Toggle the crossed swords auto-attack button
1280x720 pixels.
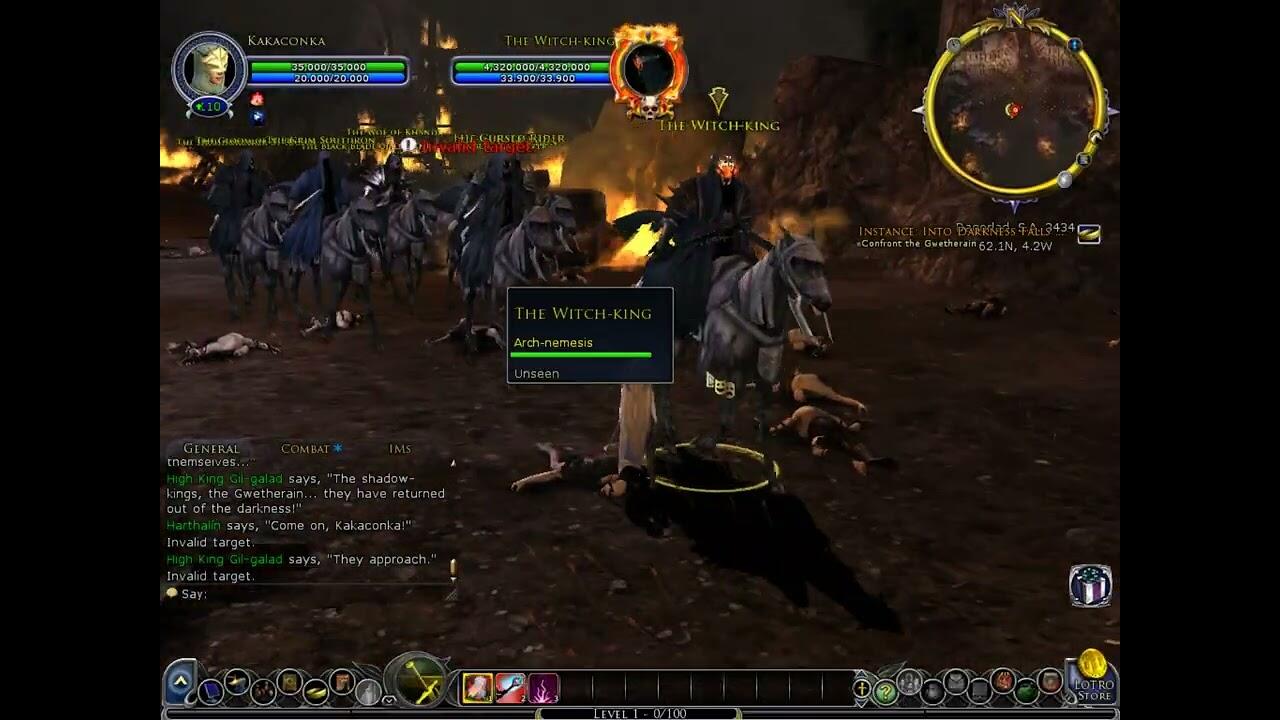tap(418, 683)
